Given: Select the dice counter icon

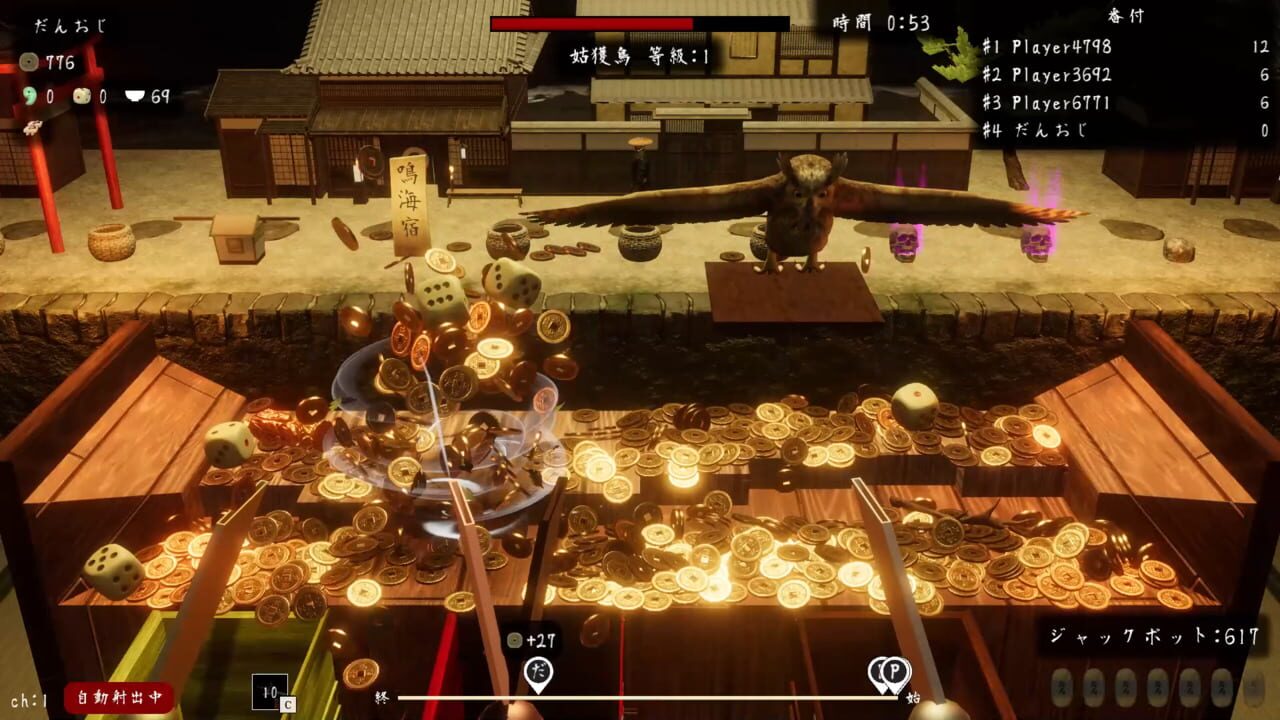Looking at the screenshot, I should point(81,96).
